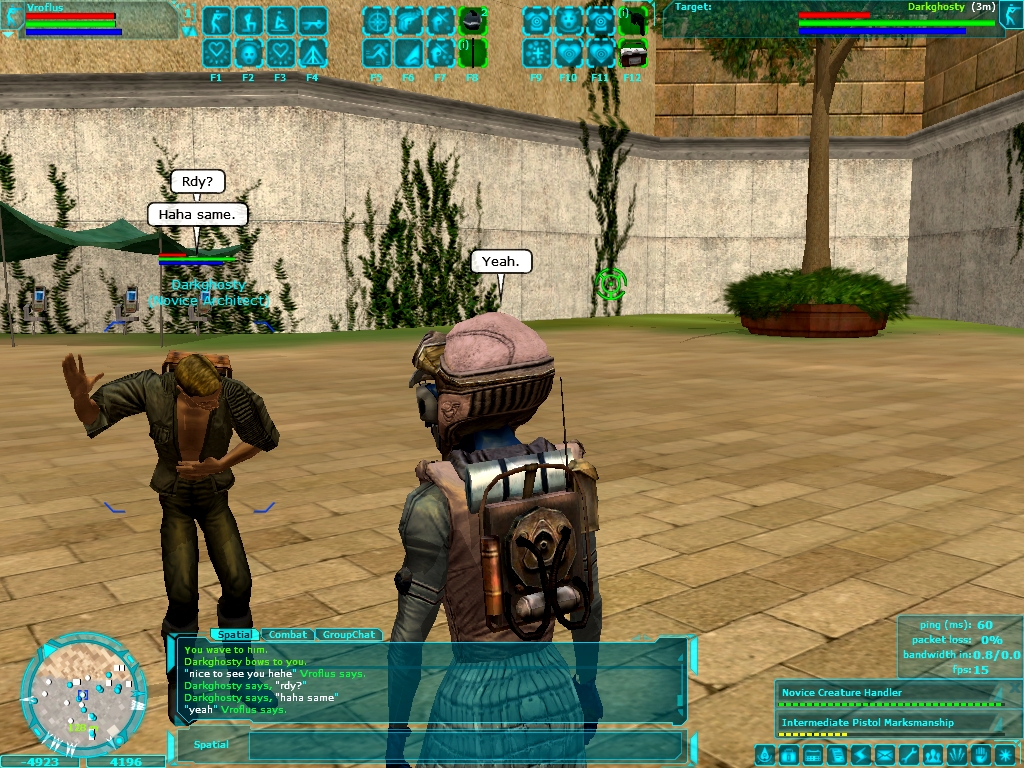Open the community group icon

[933, 754]
